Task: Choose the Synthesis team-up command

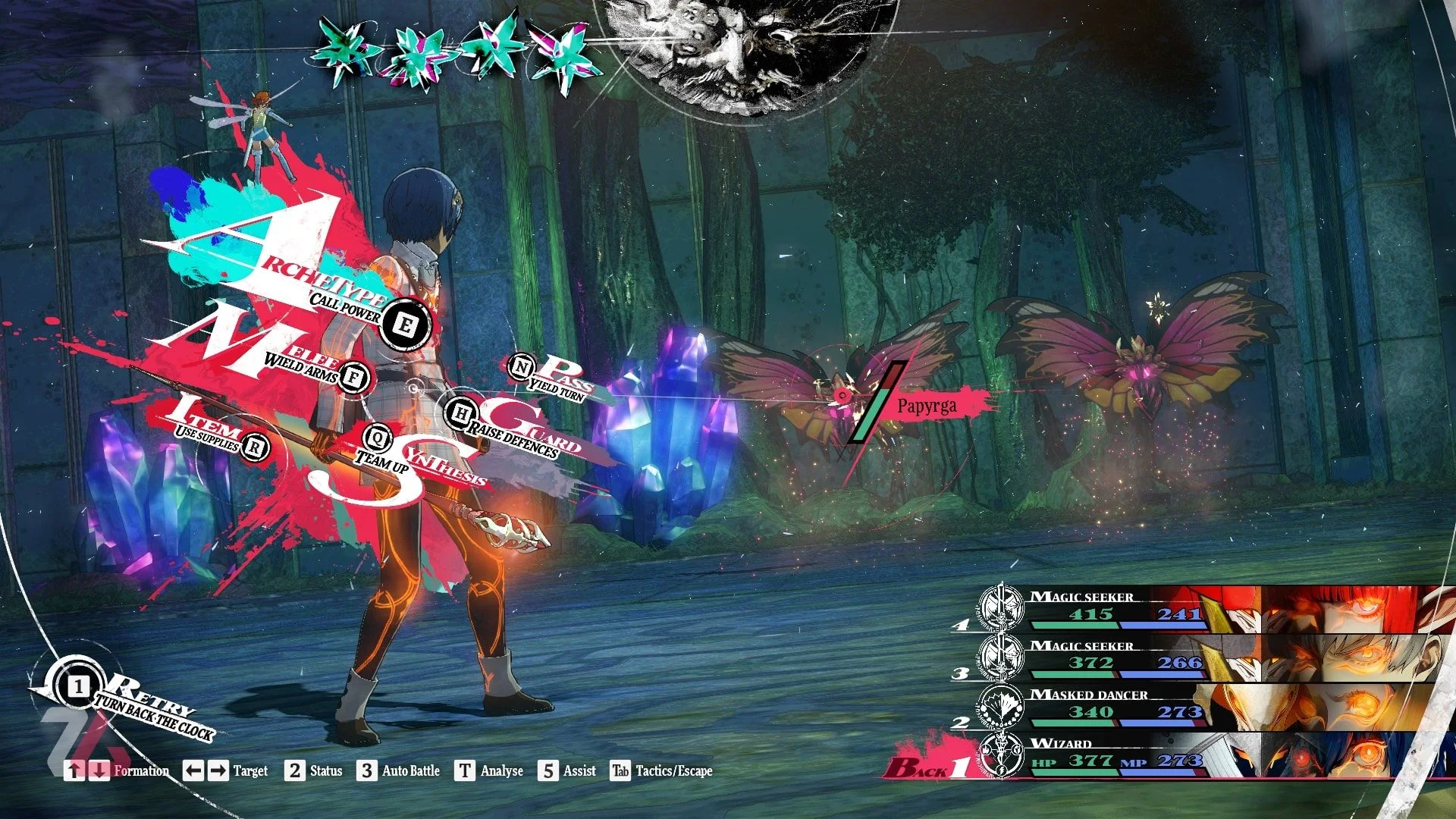Action: coord(377,437)
